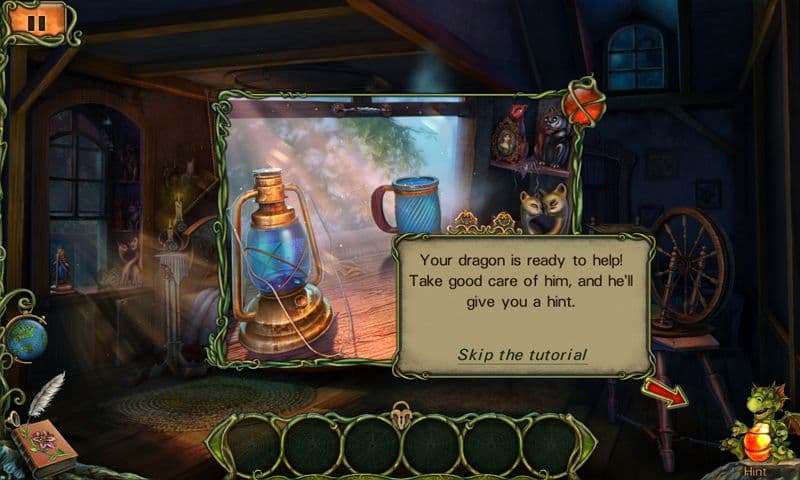This screenshot has width=800, height=480.
Task: Close the zoomed lantern view
Action: [x=582, y=103]
